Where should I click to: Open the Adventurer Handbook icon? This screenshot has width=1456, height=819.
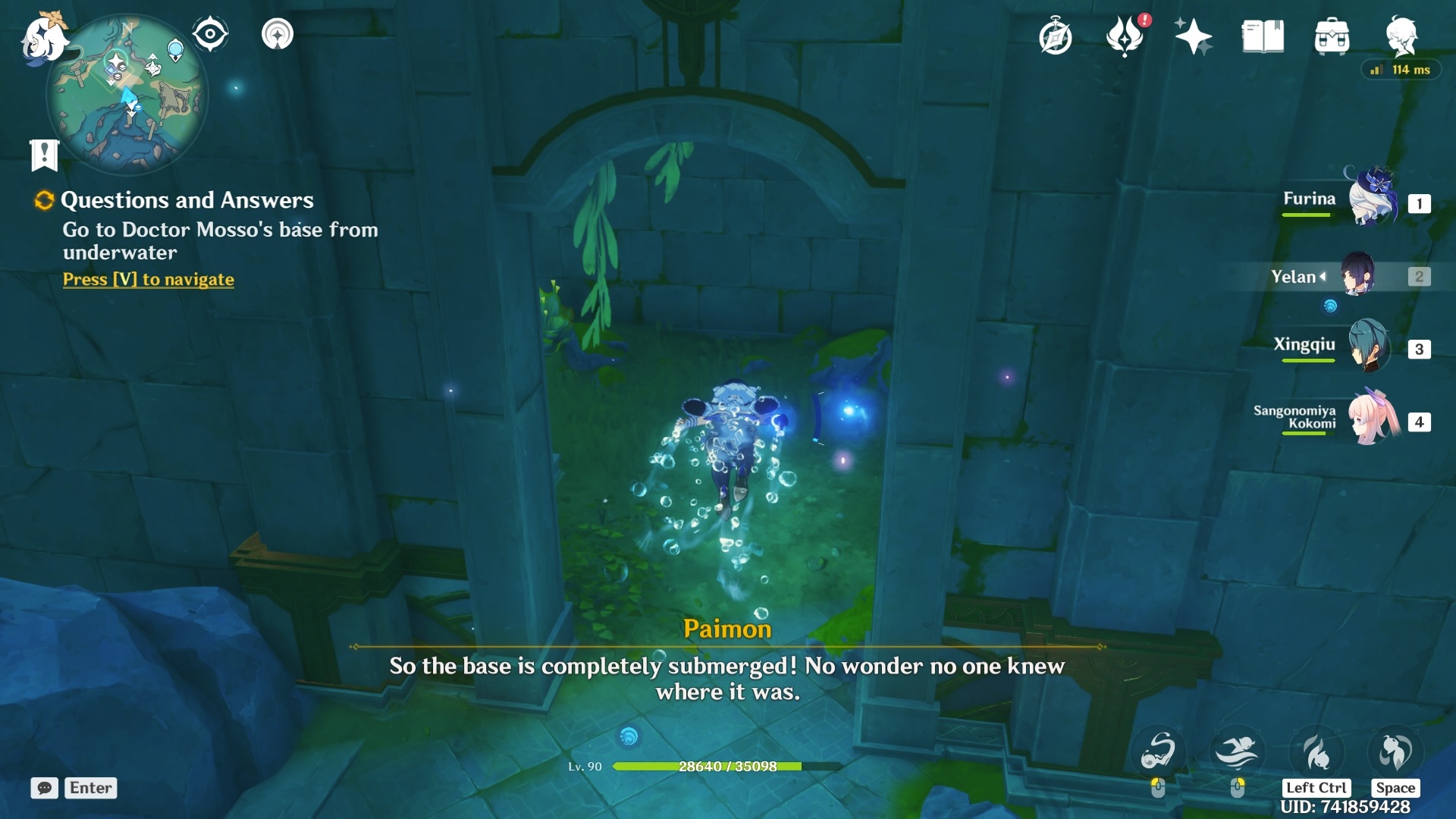1054,36
